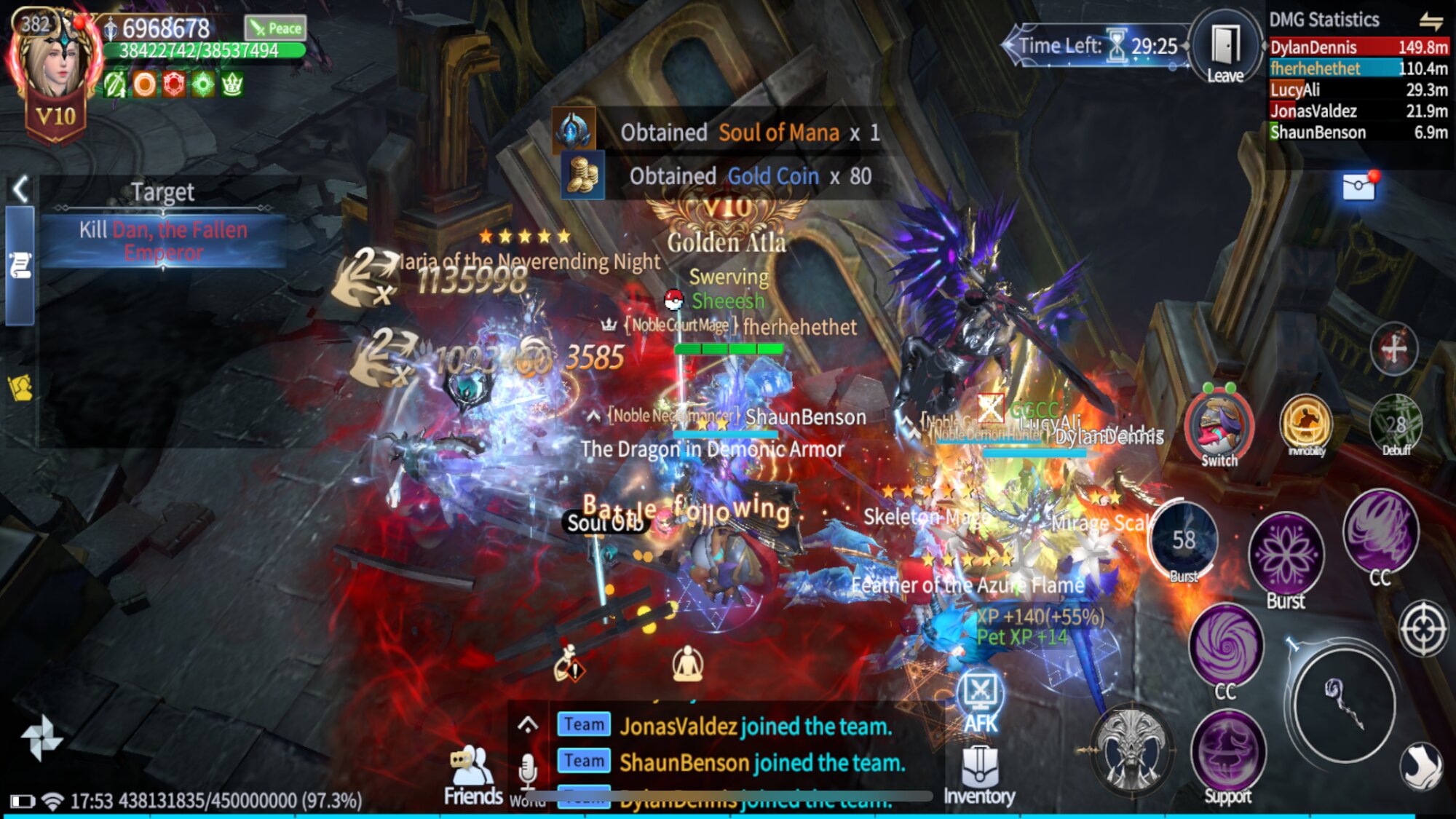The height and width of the screenshot is (819, 1456).
Task: Open the pinwheel menu icon
Action: (x=41, y=738)
